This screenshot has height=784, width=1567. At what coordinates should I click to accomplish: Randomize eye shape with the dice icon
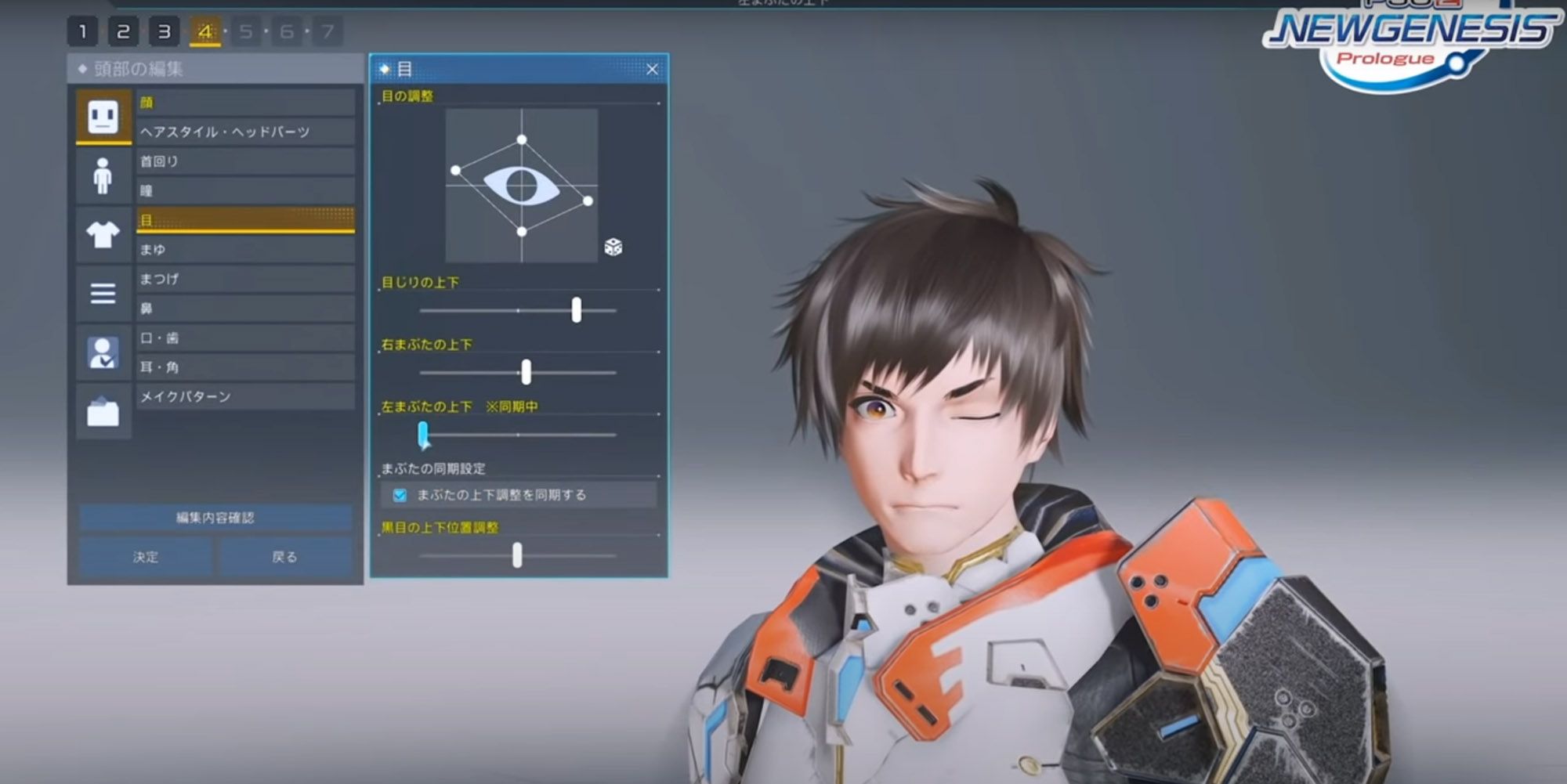coord(613,247)
